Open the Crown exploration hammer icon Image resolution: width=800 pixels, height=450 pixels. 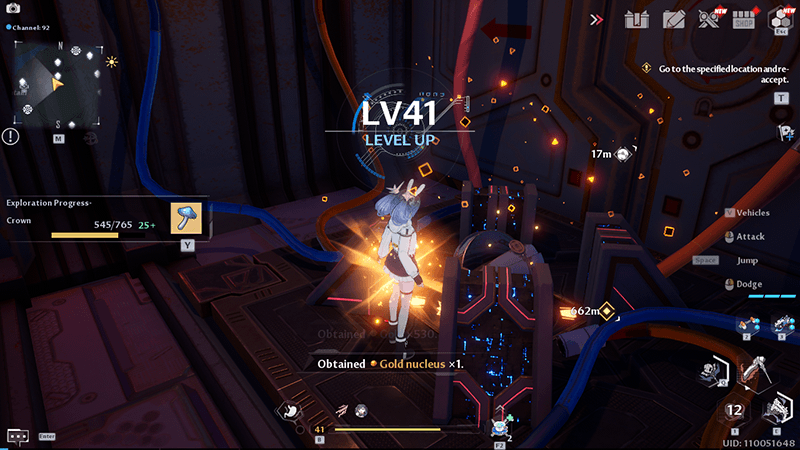click(187, 219)
